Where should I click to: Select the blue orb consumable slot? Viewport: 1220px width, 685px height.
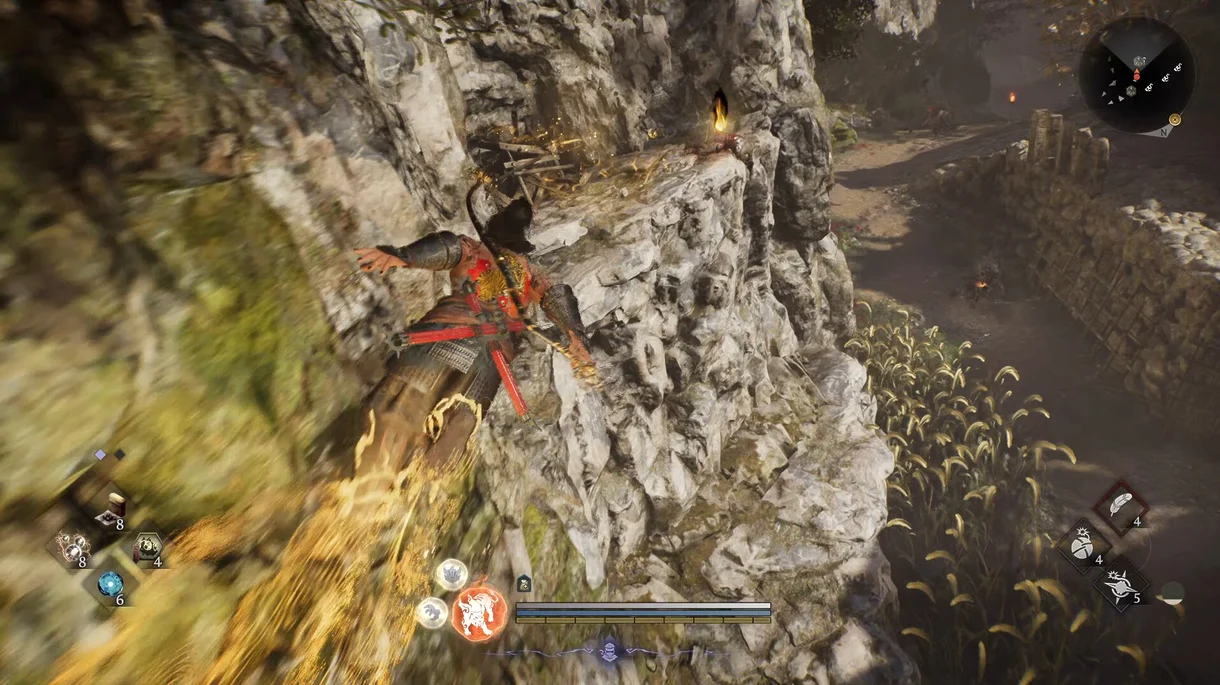110,585
